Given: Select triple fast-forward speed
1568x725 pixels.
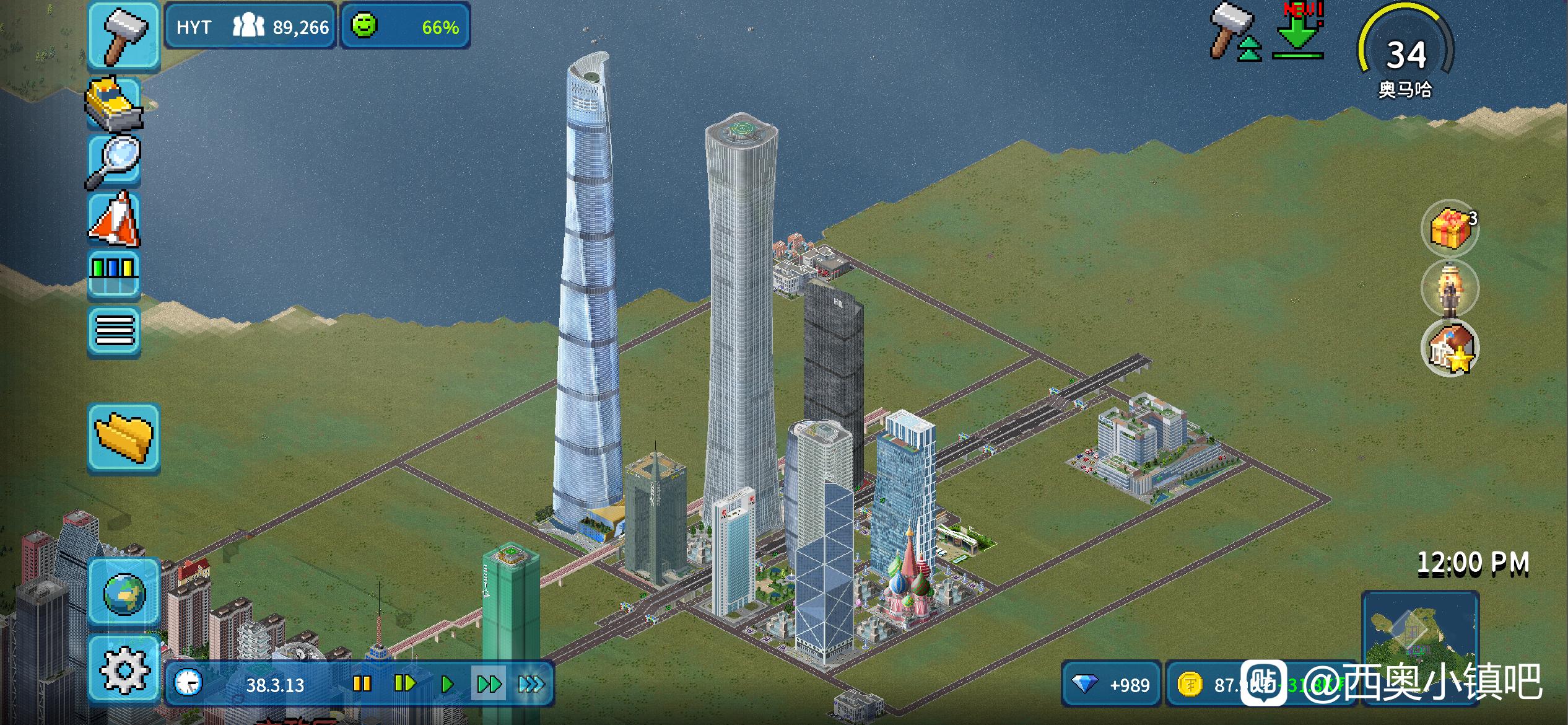Looking at the screenshot, I should 531,683.
